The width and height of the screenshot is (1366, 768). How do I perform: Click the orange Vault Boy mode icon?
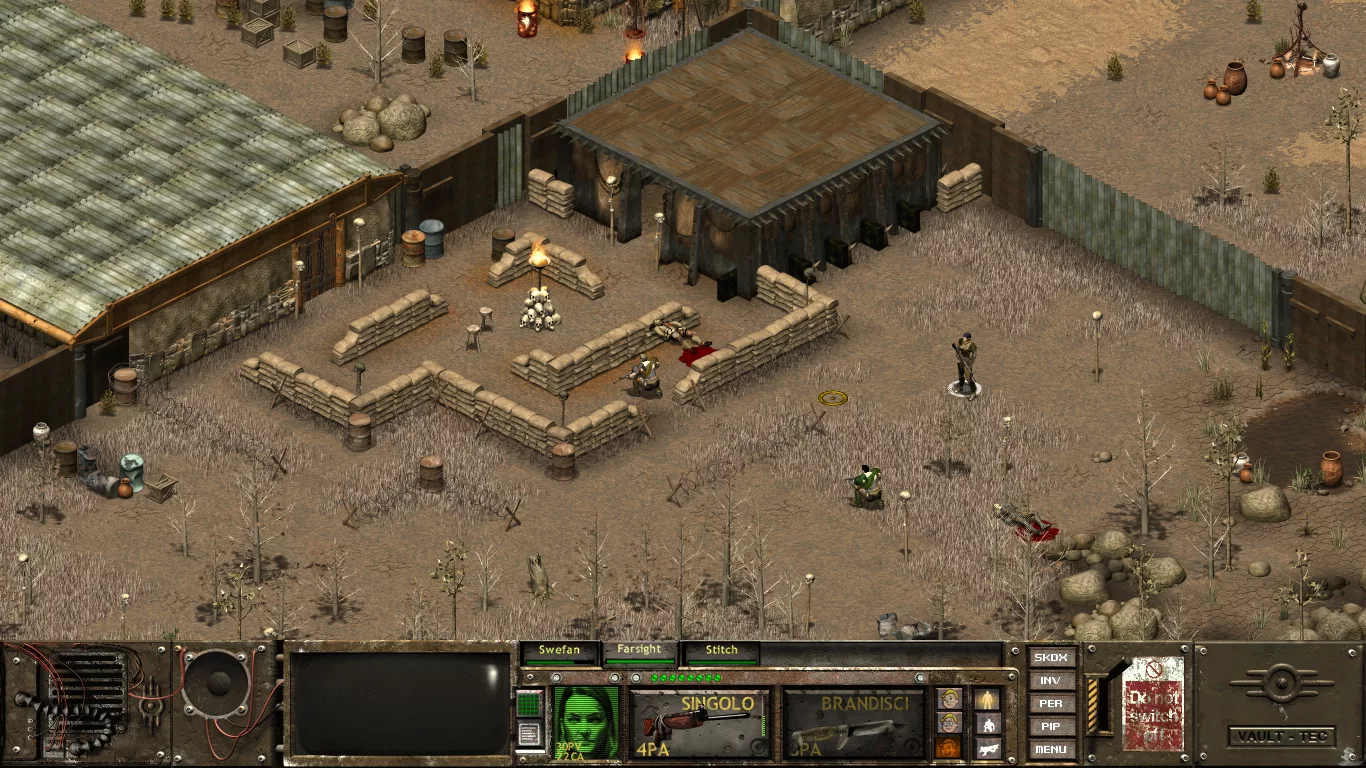(948, 748)
